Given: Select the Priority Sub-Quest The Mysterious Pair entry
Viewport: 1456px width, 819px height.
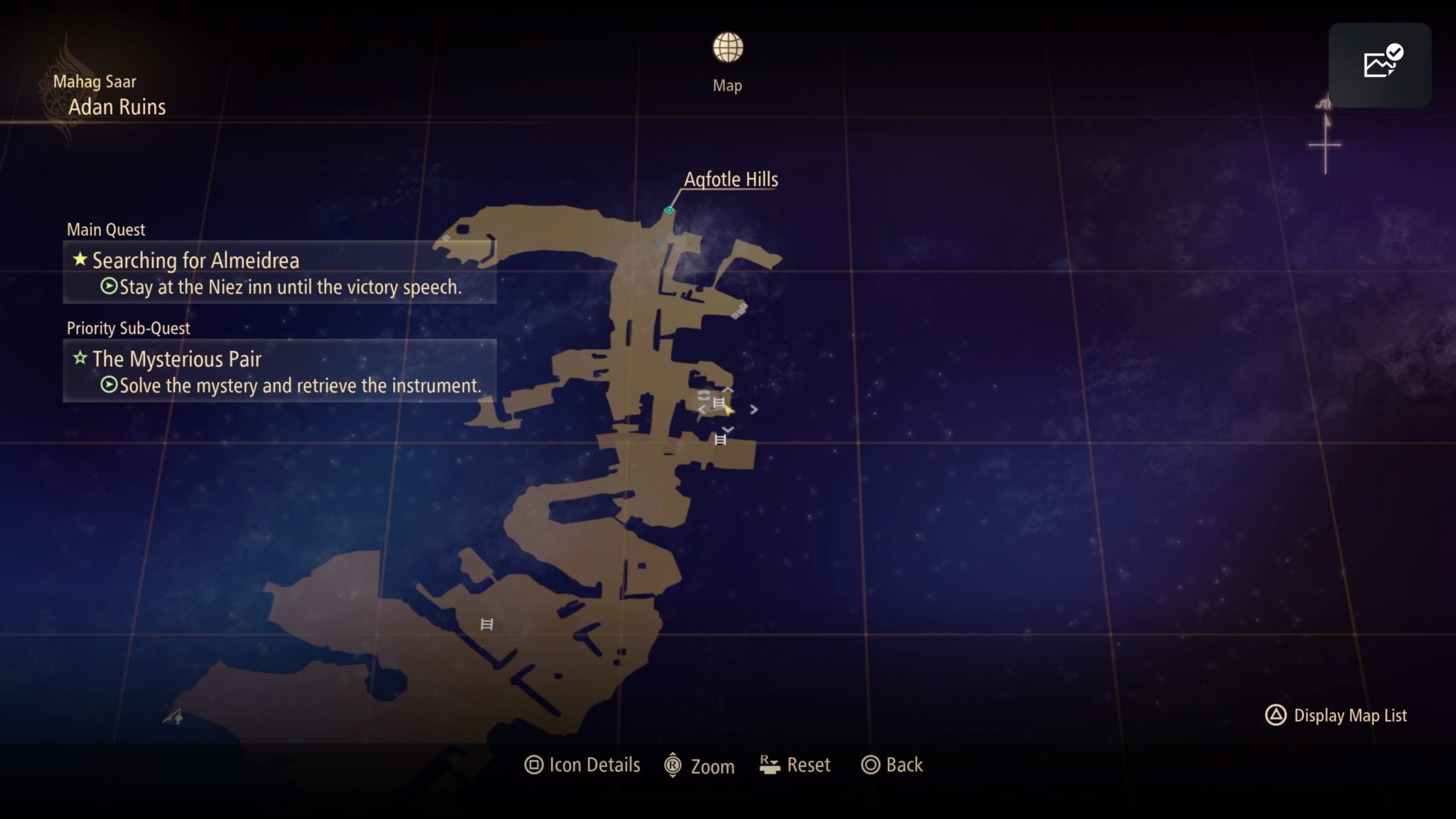Looking at the screenshot, I should (177, 360).
